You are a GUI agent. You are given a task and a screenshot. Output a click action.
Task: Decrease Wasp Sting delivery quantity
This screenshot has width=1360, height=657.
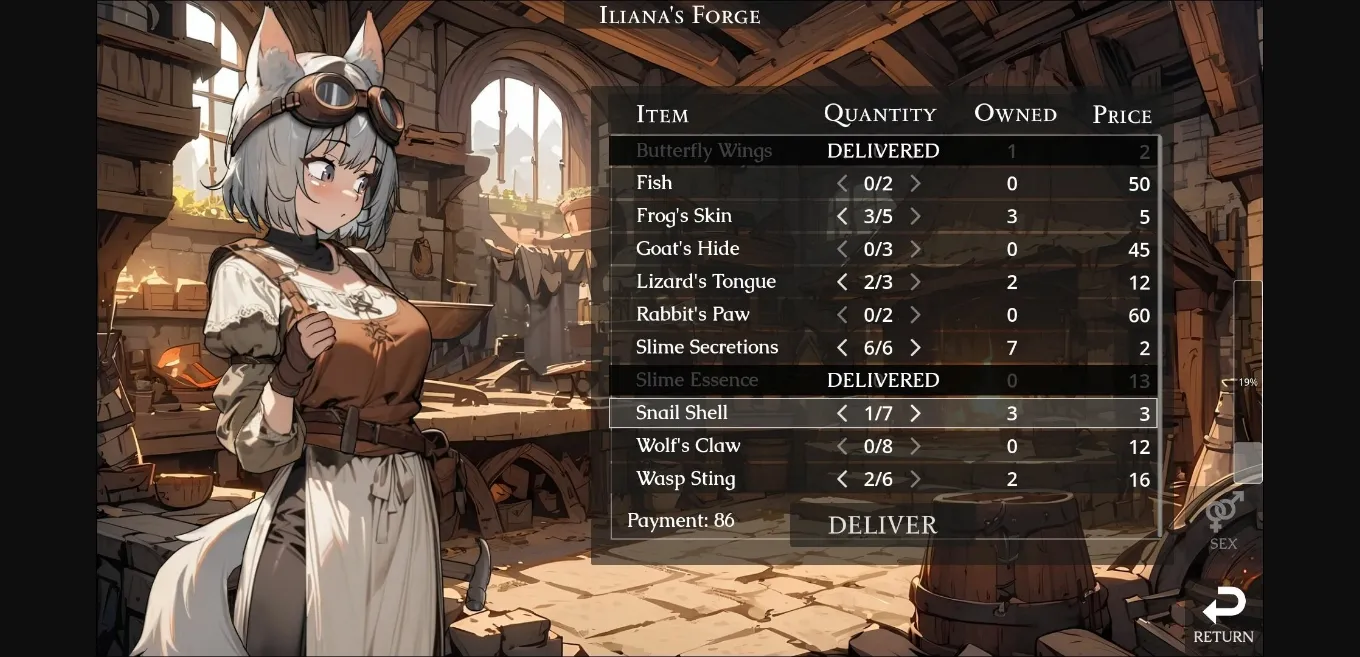(842, 480)
